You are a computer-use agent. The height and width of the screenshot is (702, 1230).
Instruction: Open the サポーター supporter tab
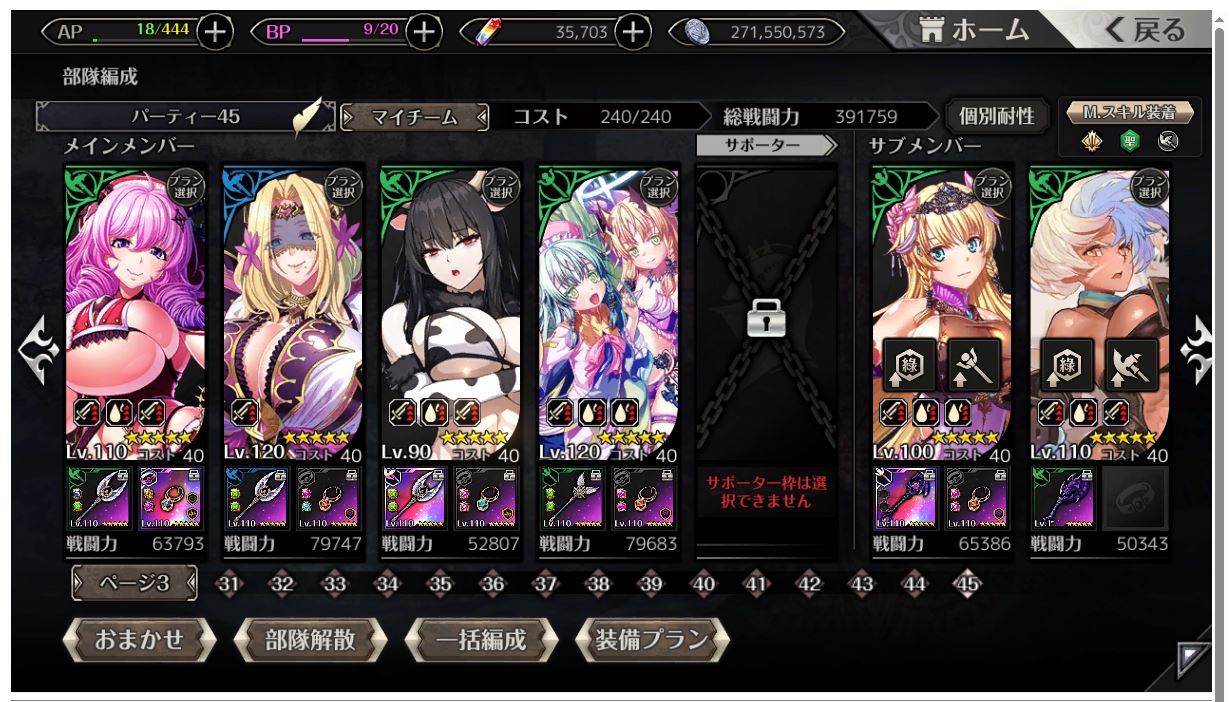point(766,146)
